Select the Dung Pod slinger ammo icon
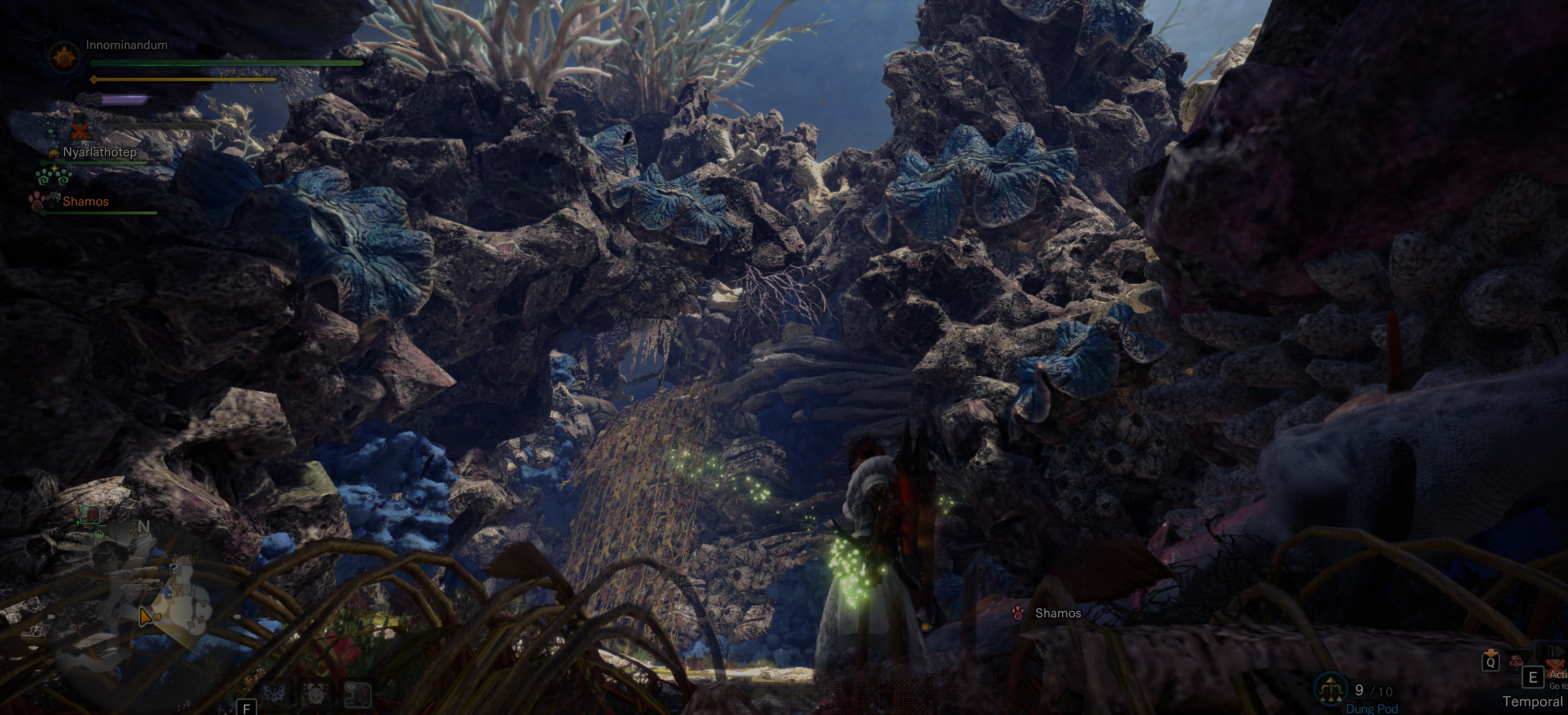The image size is (1568, 715). pos(1330,689)
